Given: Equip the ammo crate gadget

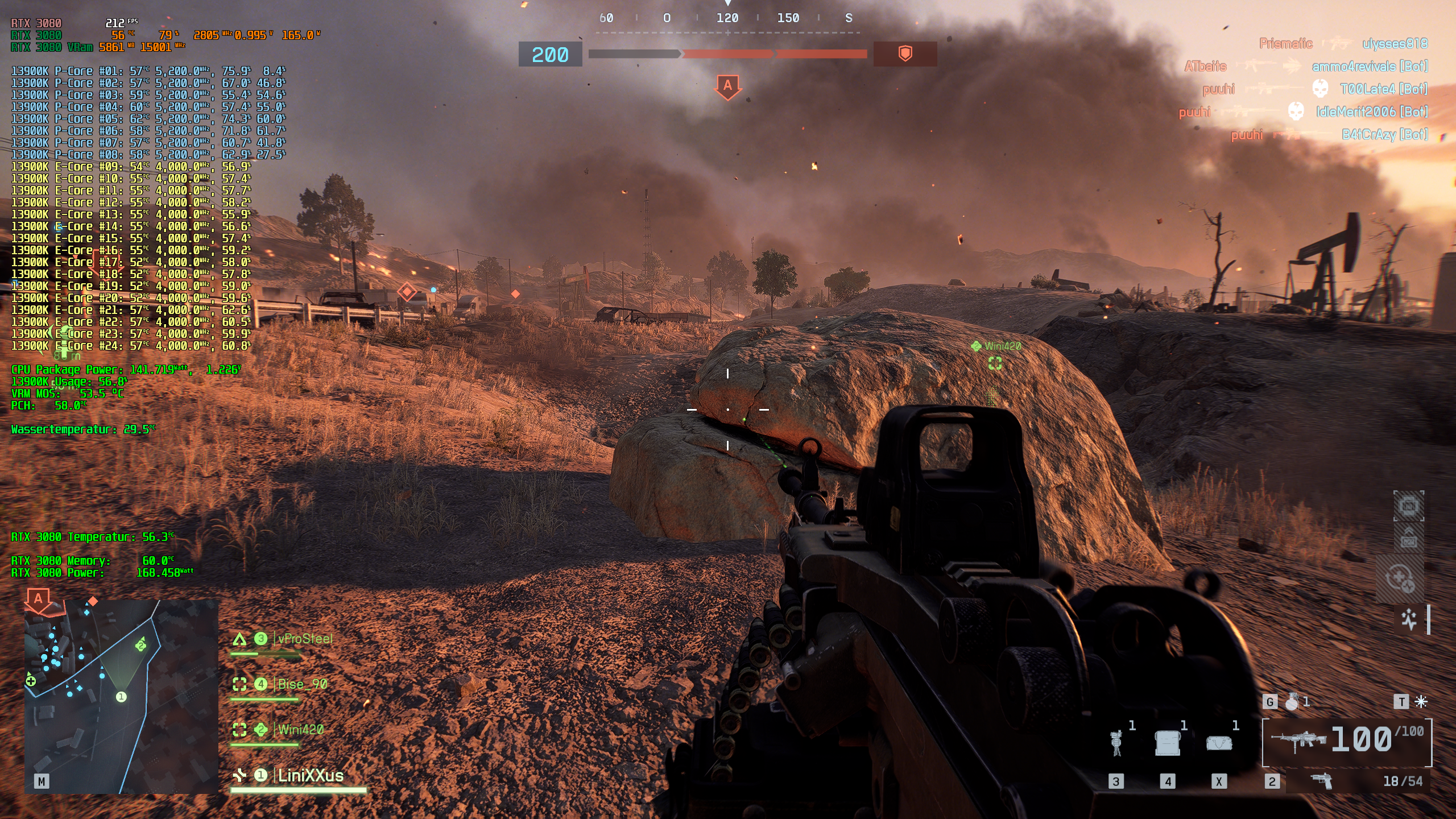Looking at the screenshot, I should pos(1168,743).
